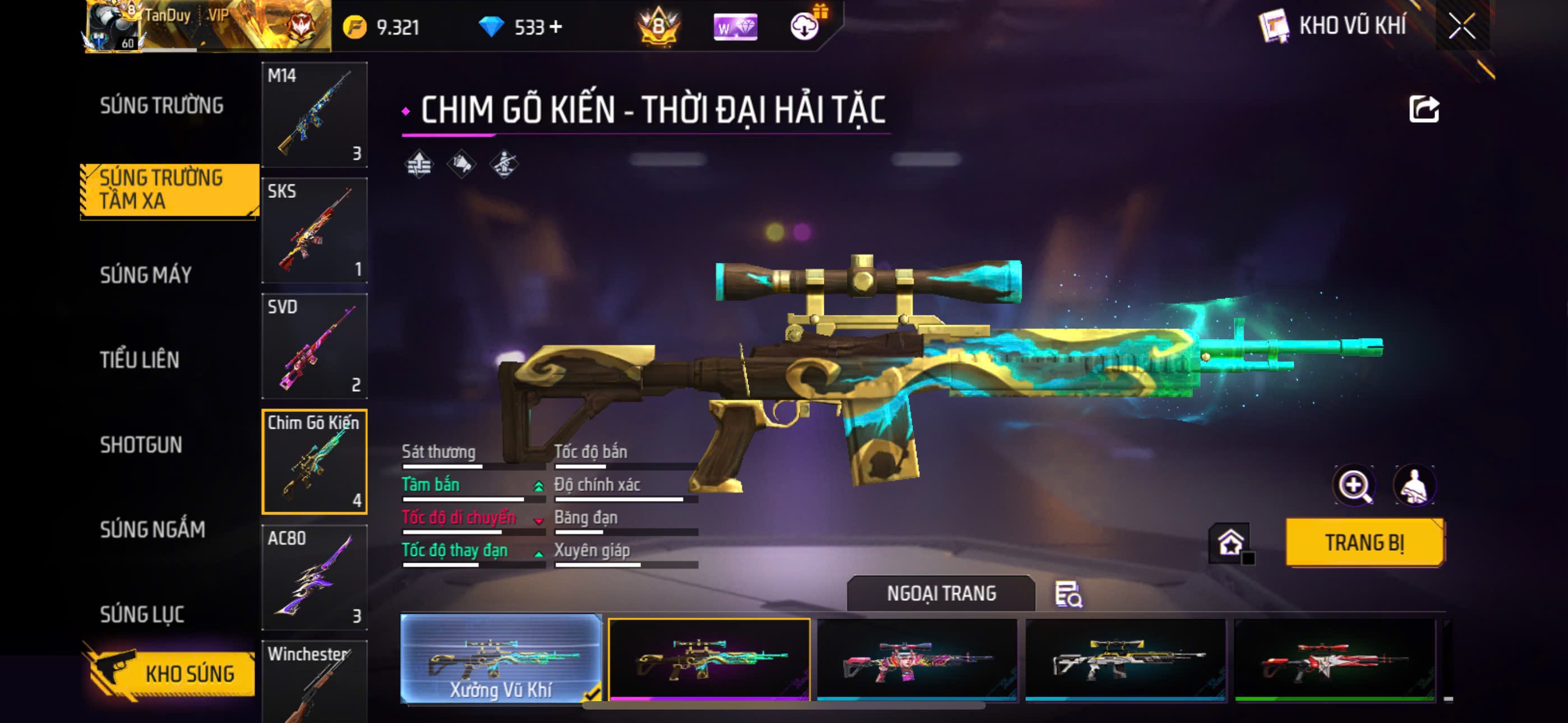1568x723 pixels.
Task: Select the SVD weapon tile
Action: [x=314, y=346]
